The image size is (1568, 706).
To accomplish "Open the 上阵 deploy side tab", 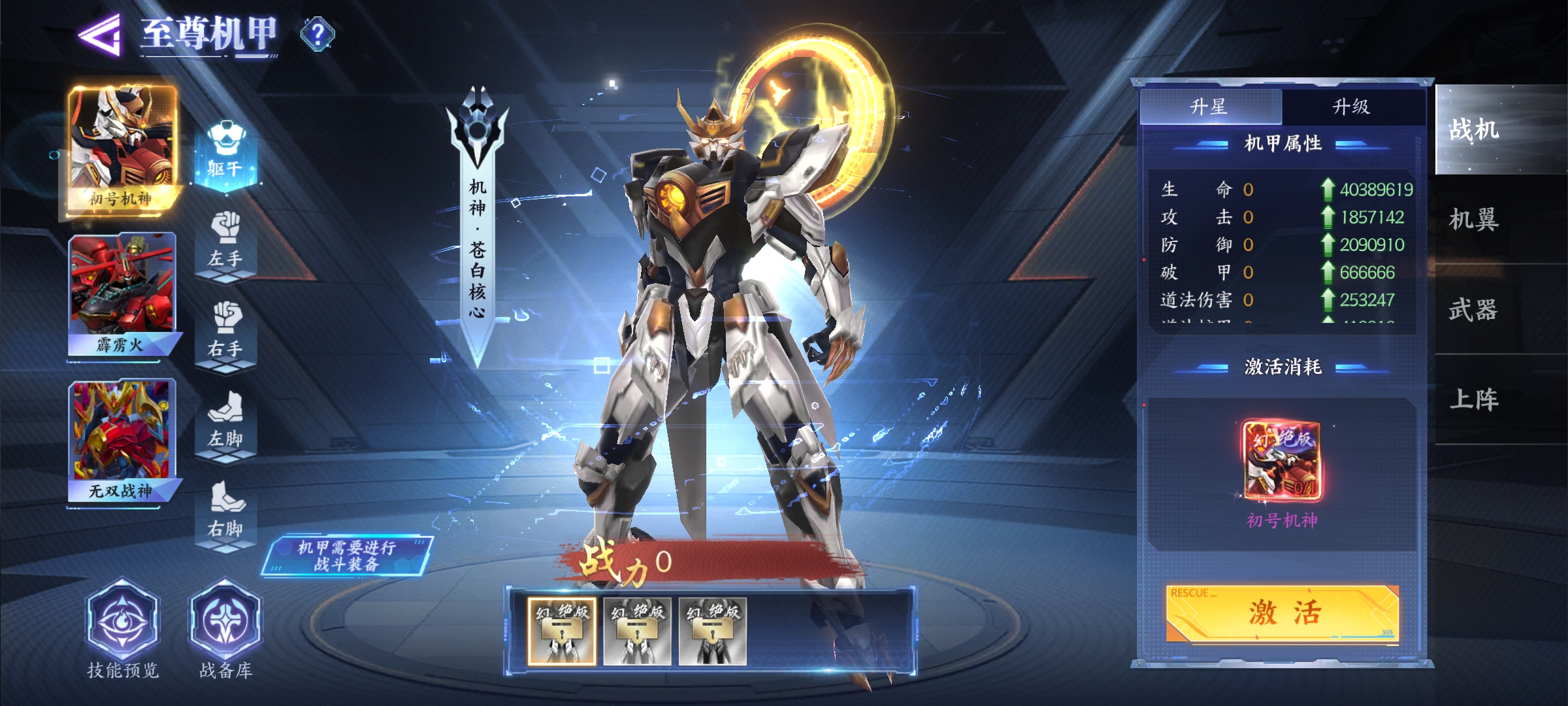I will pyautogui.click(x=1474, y=399).
